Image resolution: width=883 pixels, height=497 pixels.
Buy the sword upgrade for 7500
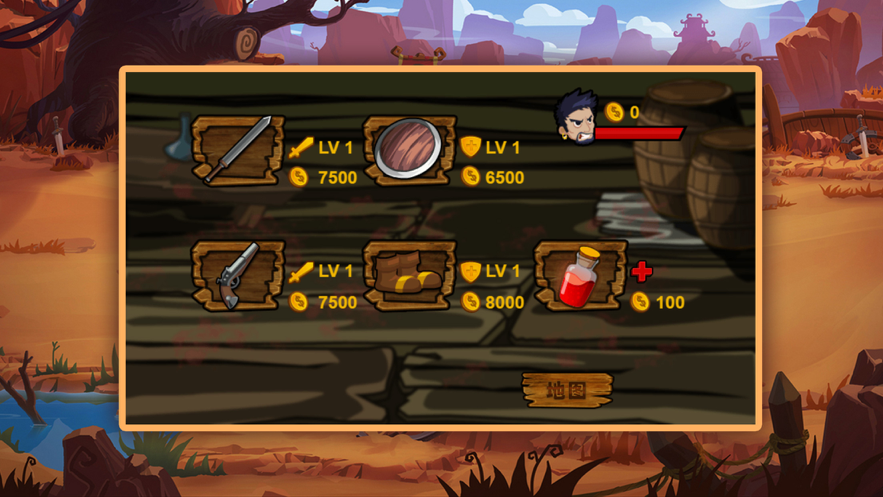pyautogui.click(x=238, y=152)
